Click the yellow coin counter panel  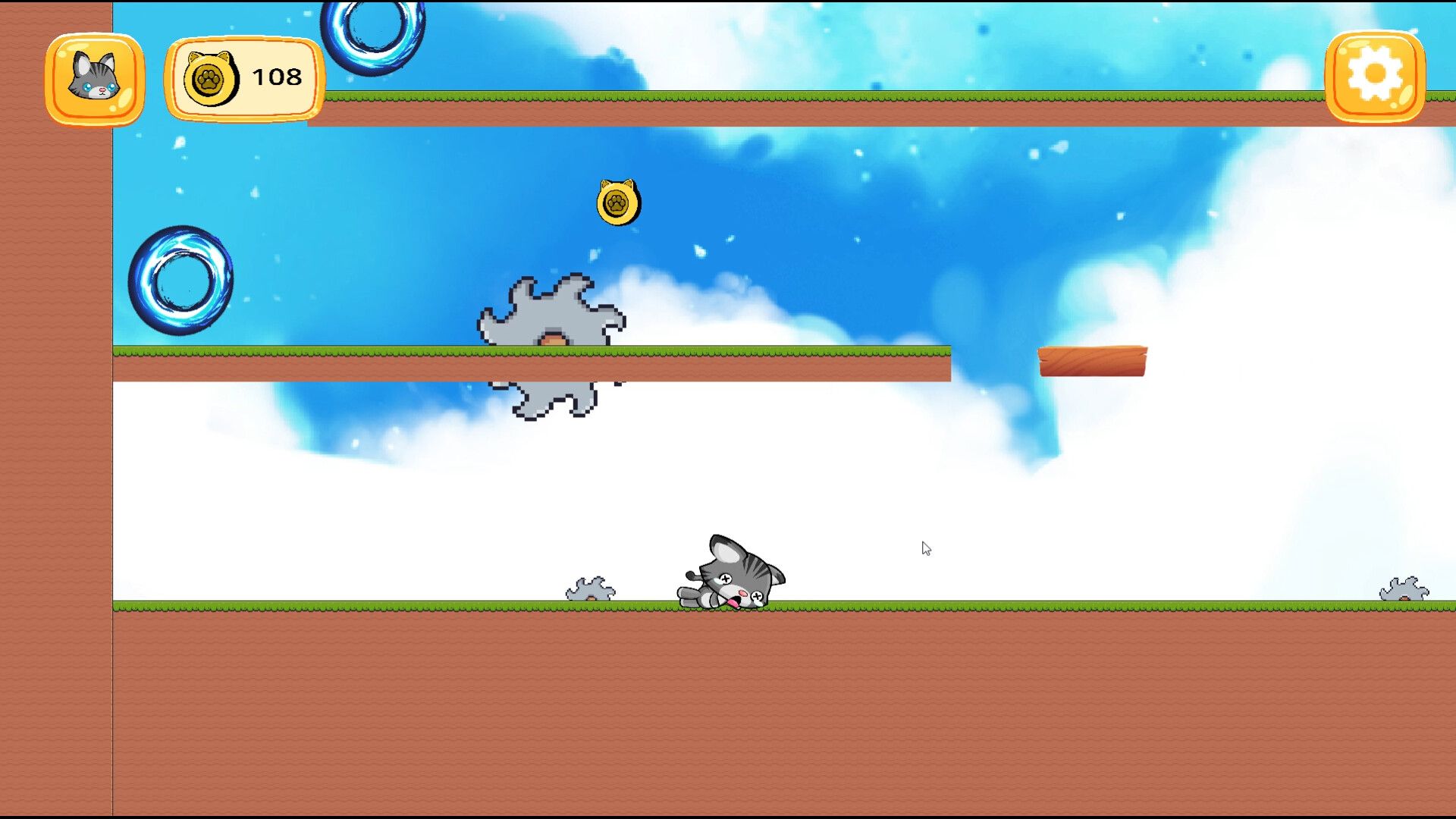243,77
